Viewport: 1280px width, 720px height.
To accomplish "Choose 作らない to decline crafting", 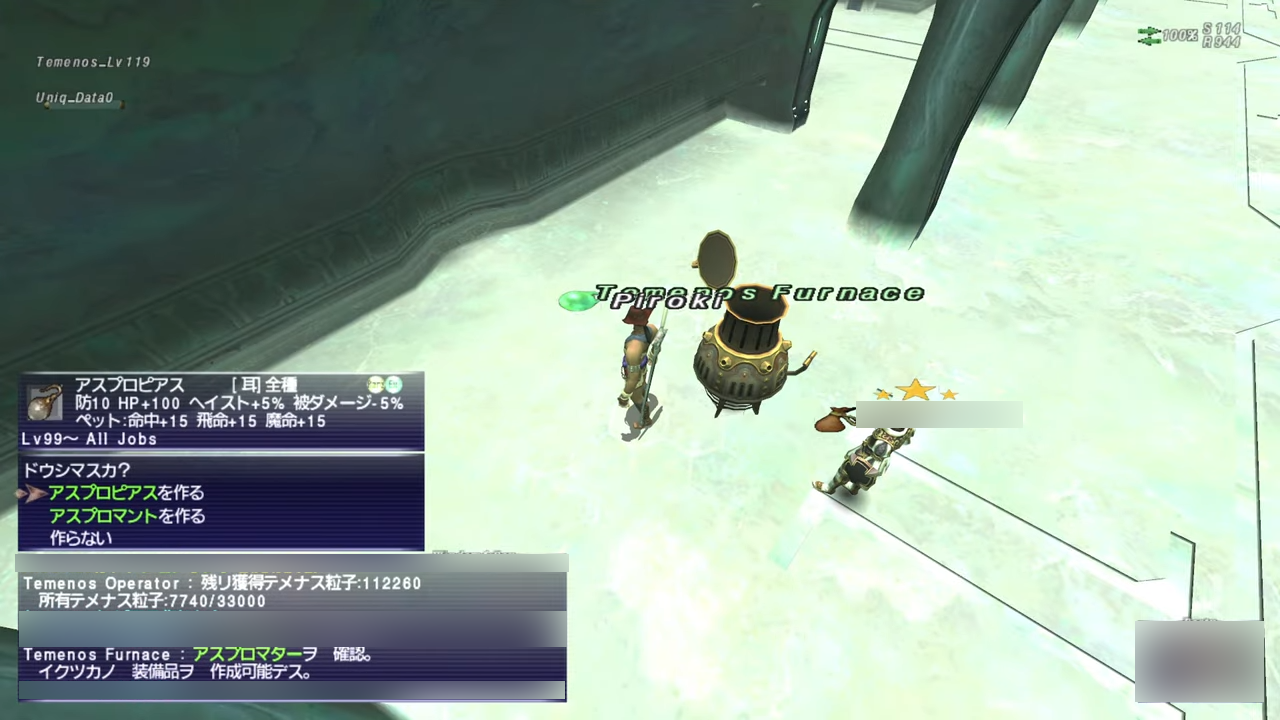I will [81, 538].
